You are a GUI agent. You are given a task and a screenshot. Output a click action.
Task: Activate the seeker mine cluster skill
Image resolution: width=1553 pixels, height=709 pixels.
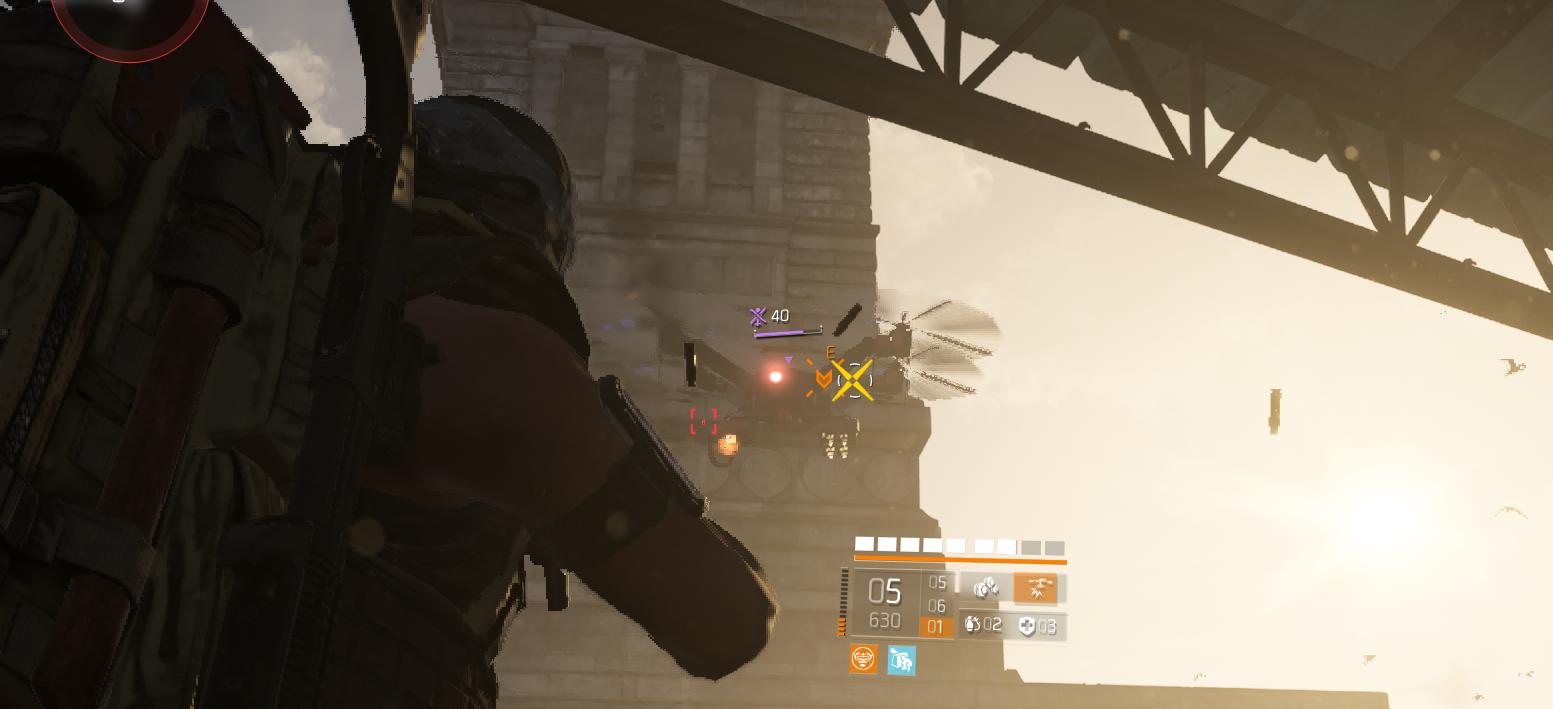(x=986, y=588)
